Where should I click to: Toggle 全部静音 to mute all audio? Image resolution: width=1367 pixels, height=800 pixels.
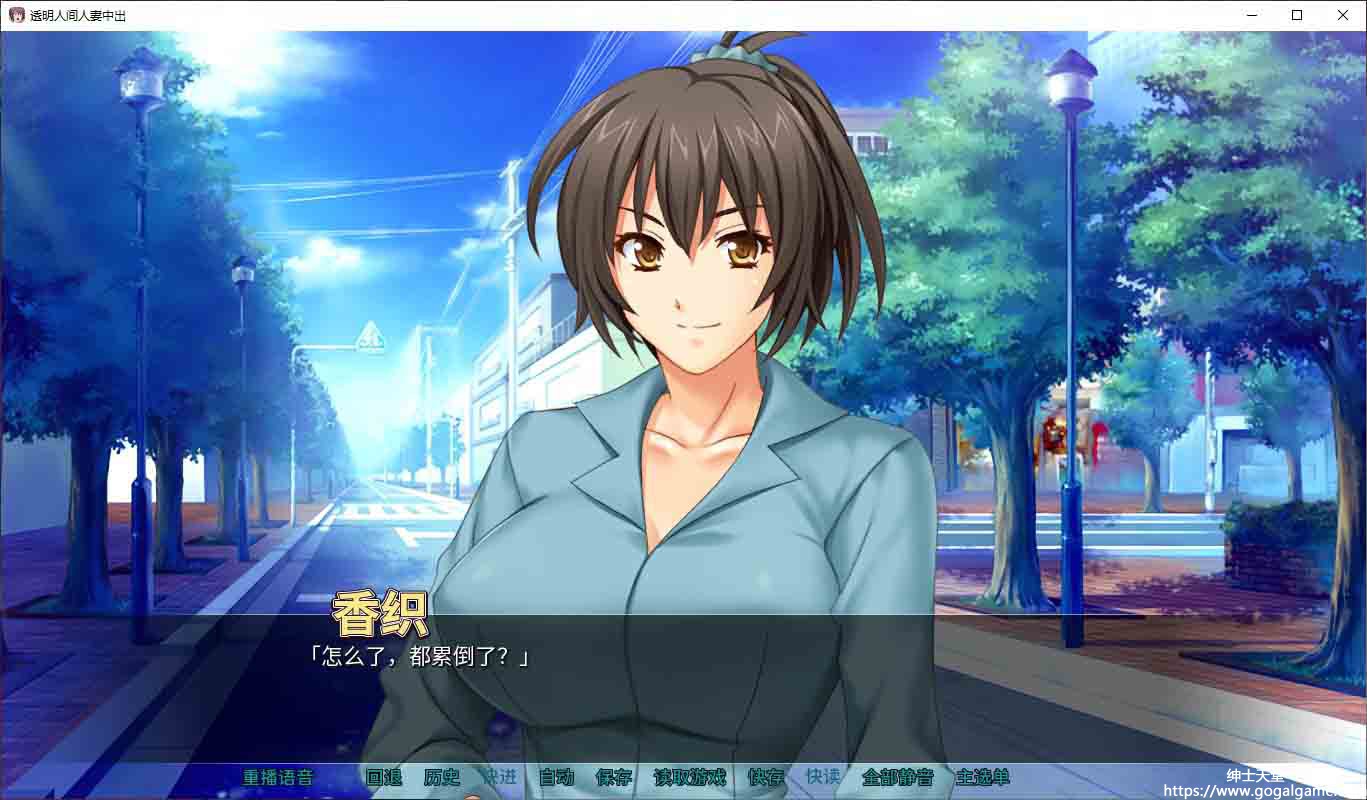coord(897,777)
